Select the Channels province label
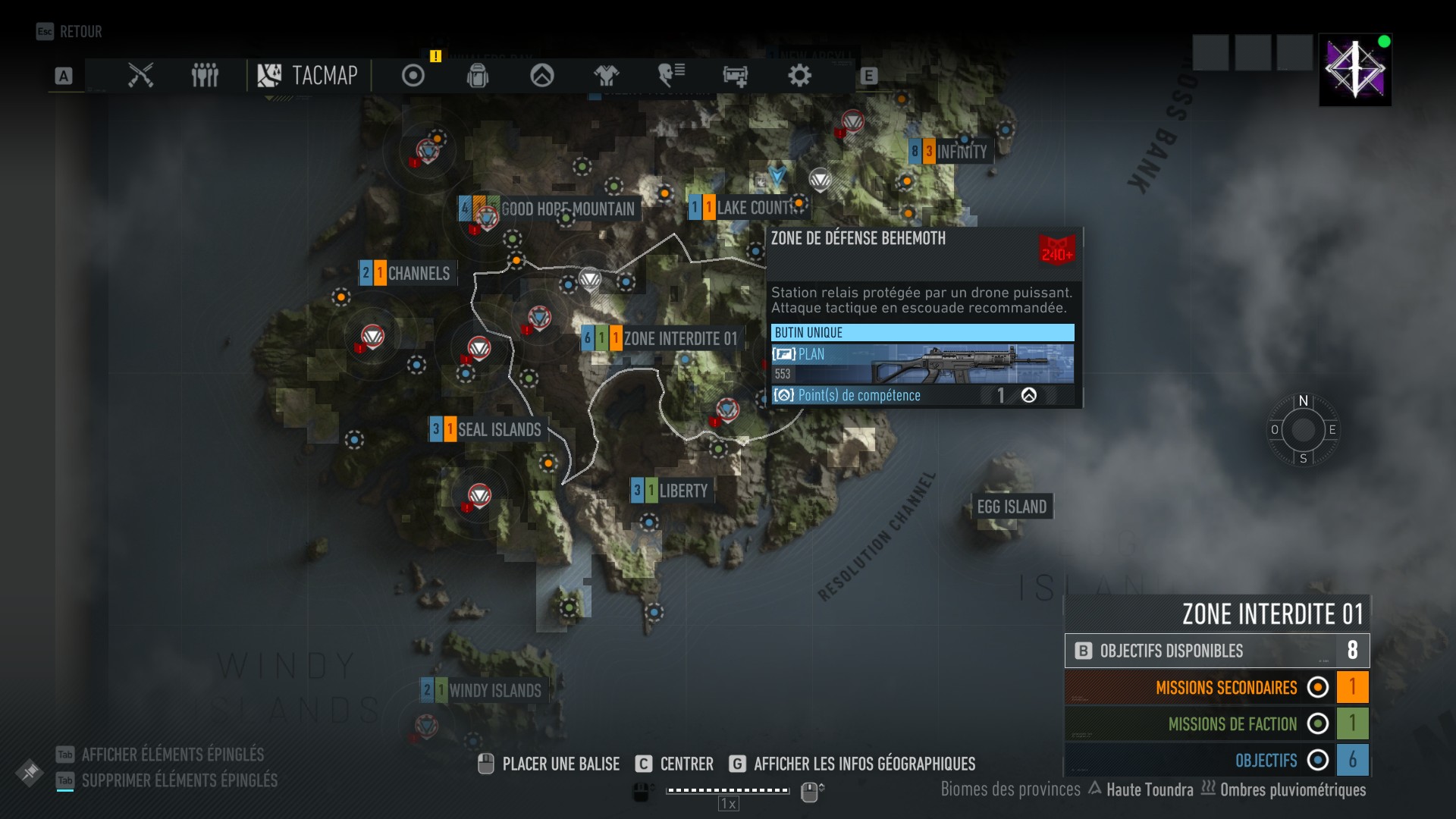Image resolution: width=1456 pixels, height=819 pixels. (418, 273)
